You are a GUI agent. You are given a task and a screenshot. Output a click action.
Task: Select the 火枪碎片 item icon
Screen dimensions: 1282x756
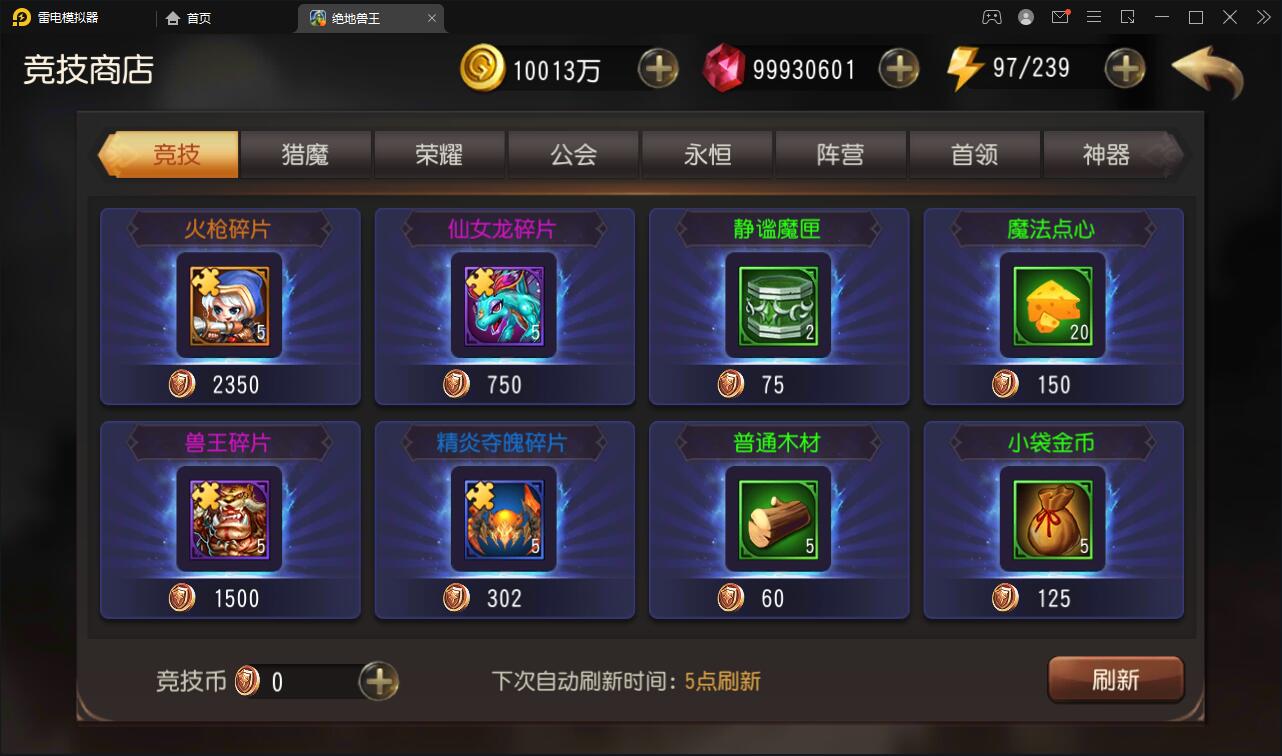tap(229, 305)
